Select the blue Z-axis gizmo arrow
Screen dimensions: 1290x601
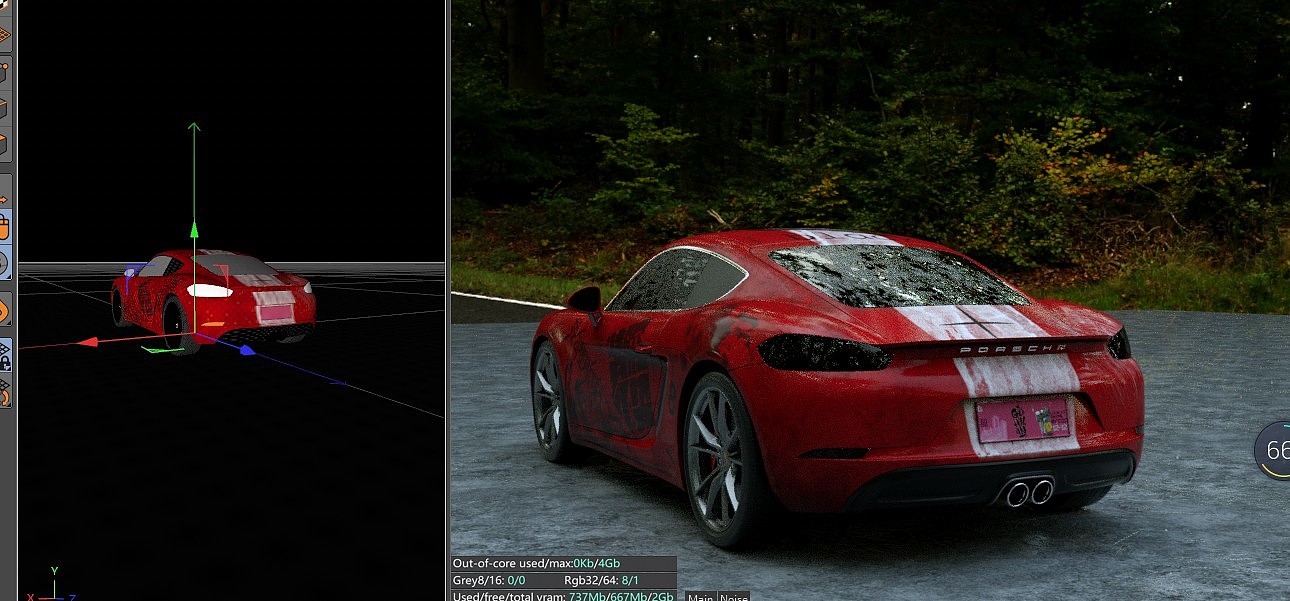click(247, 351)
